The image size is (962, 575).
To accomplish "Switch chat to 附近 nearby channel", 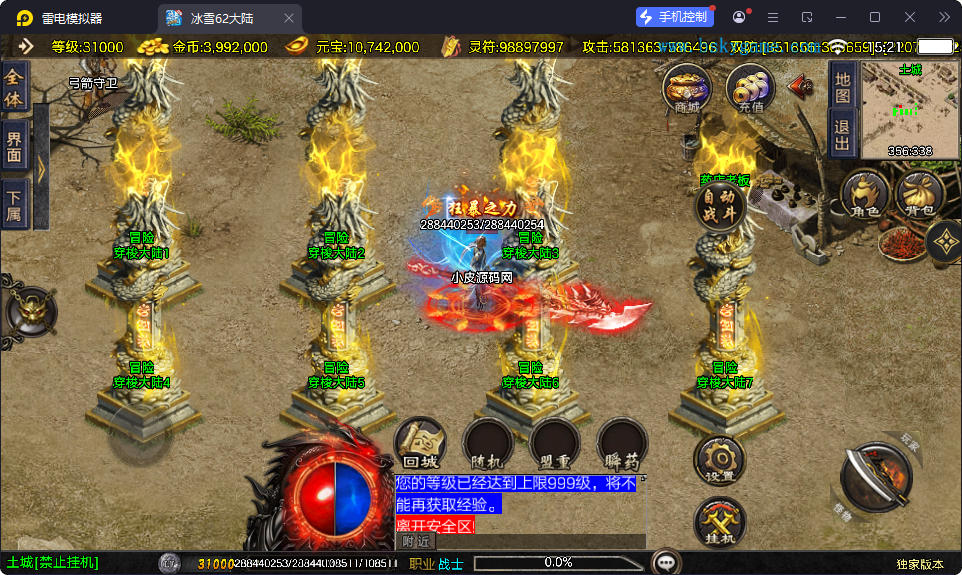I will [416, 541].
